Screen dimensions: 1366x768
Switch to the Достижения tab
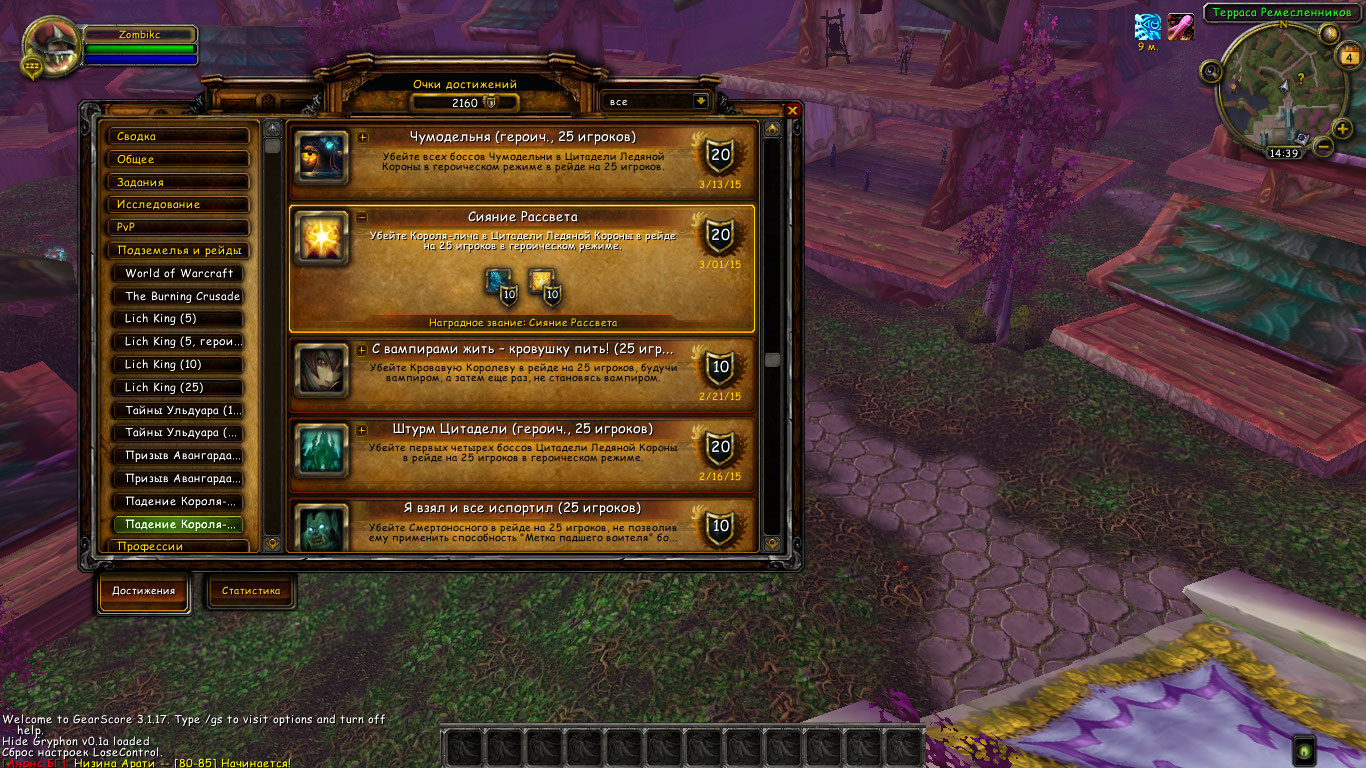coord(143,591)
